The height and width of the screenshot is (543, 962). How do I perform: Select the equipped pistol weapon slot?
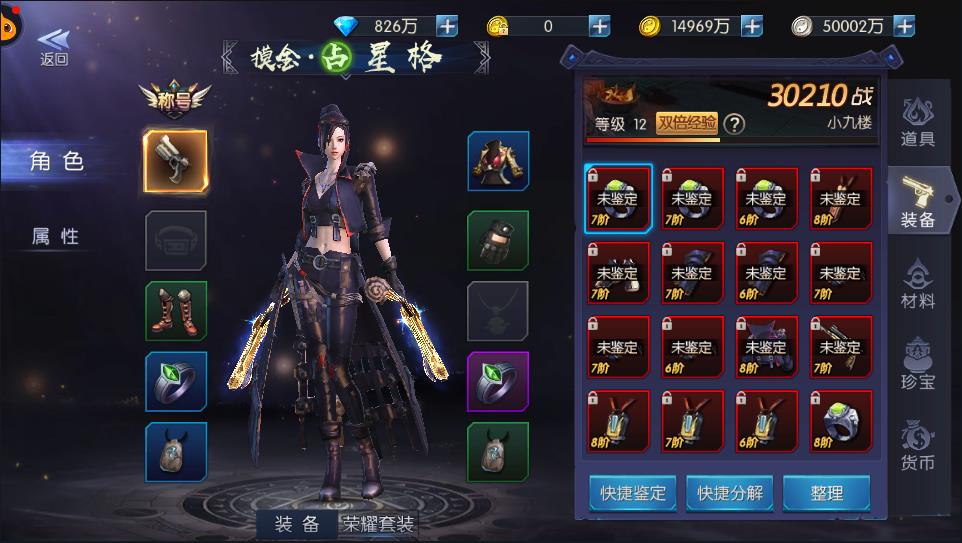click(176, 161)
